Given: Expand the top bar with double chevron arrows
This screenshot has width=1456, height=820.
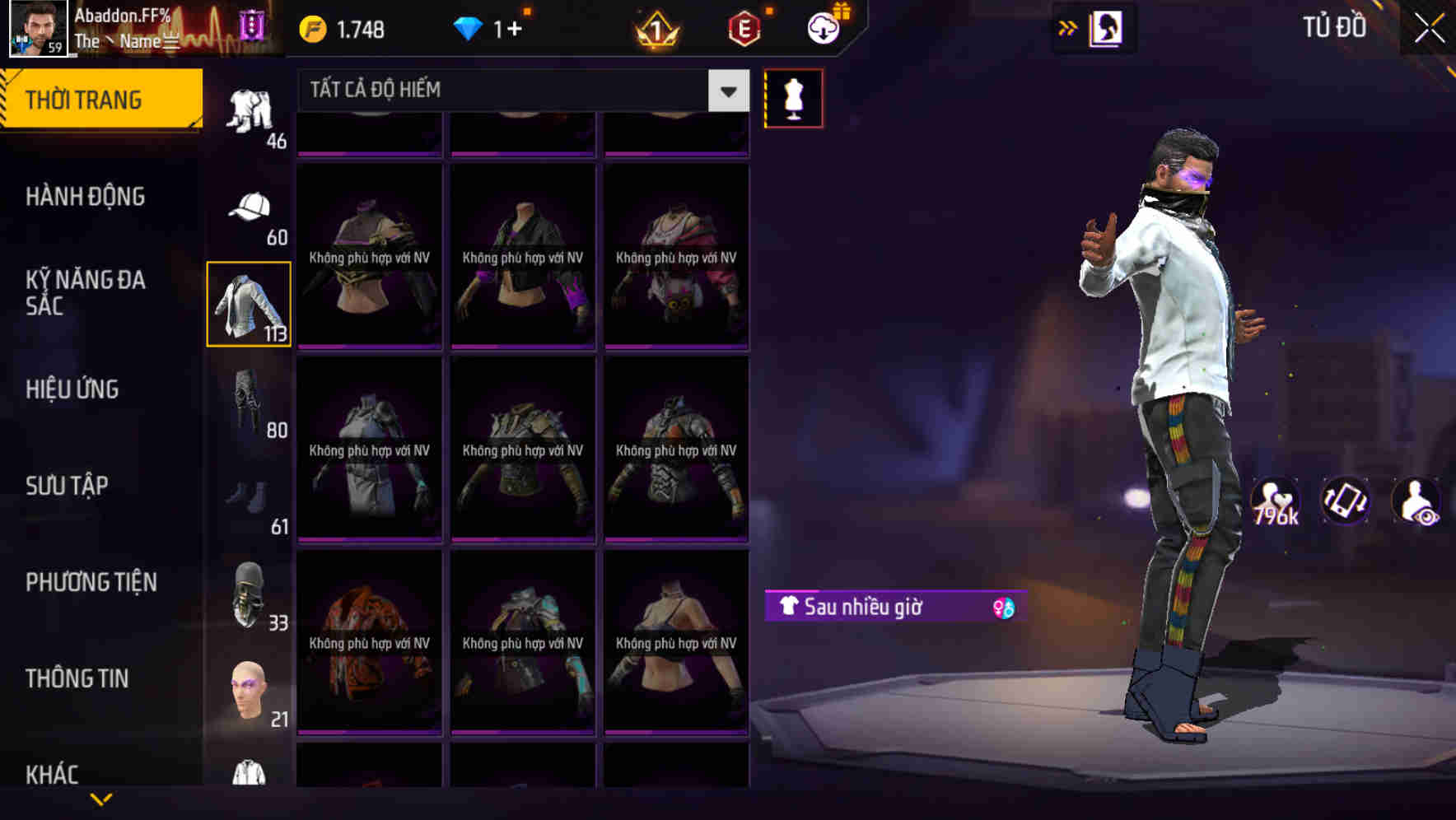Looking at the screenshot, I should click(1068, 27).
